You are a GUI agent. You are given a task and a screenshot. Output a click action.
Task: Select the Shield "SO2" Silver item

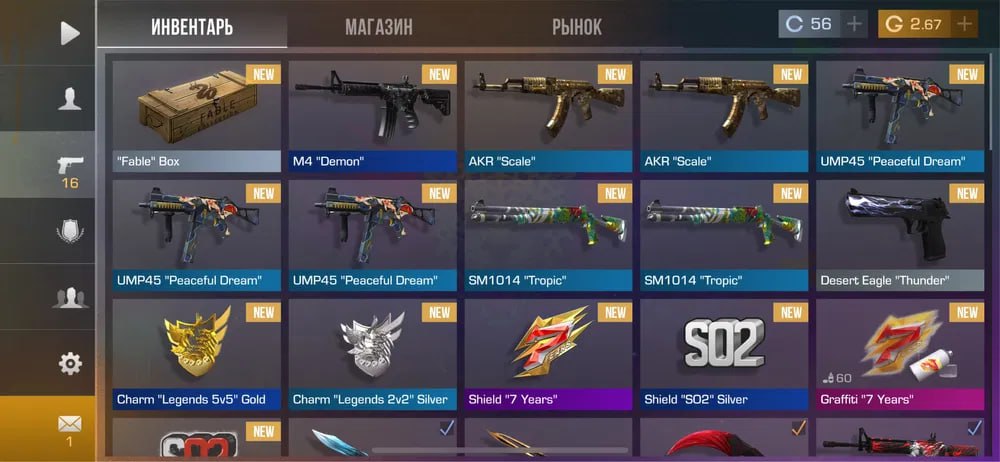click(725, 355)
